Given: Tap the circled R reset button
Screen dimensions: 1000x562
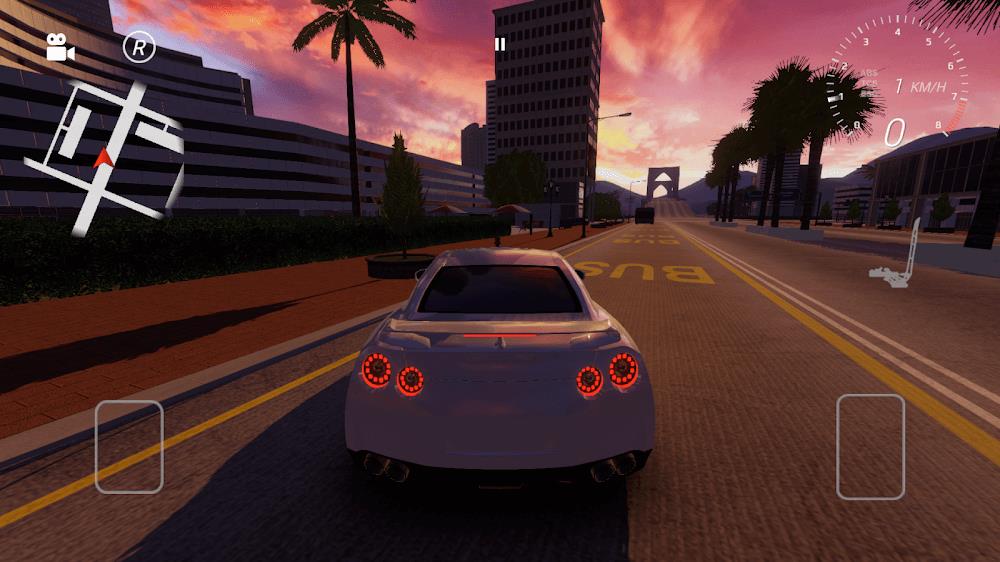Looking at the screenshot, I should pos(139,47).
